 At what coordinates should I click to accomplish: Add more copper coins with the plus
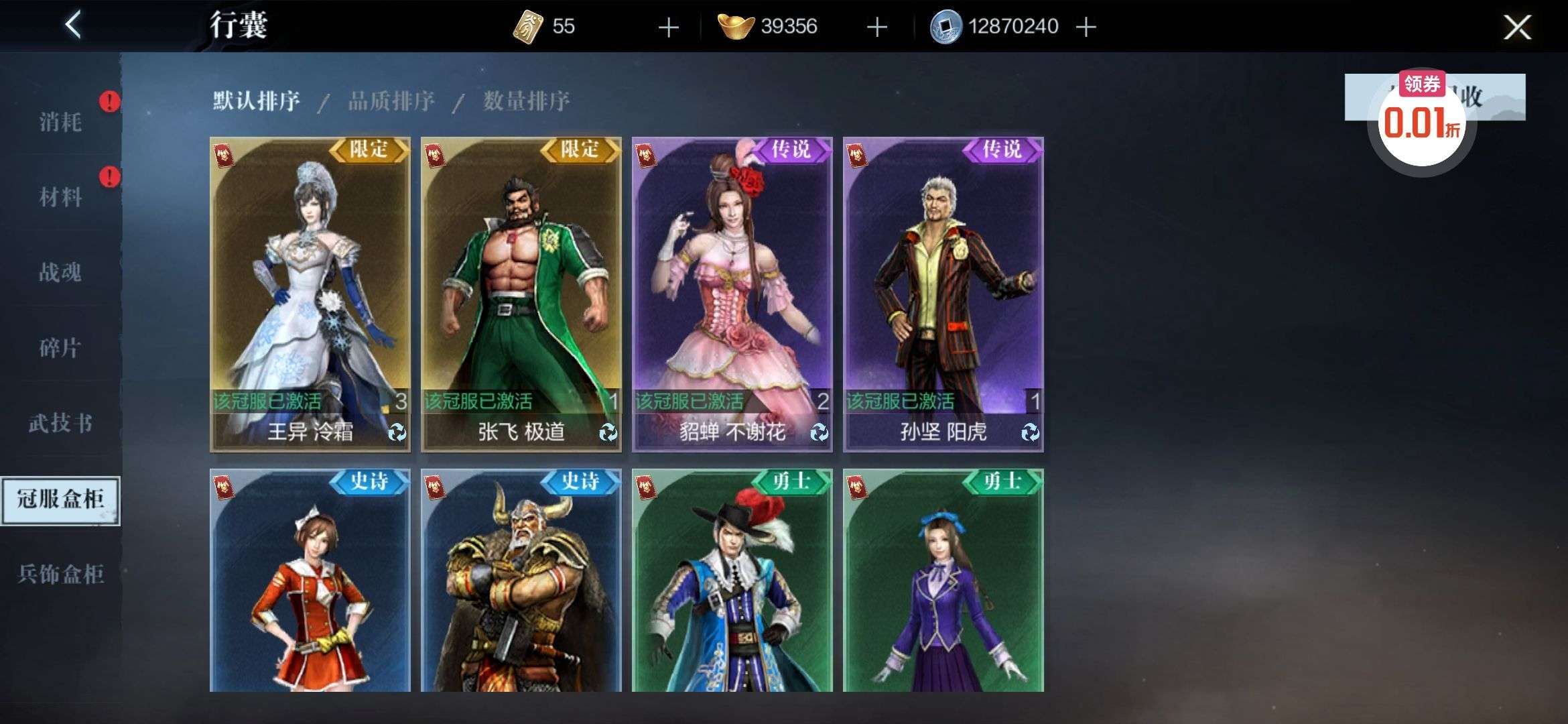pos(1086,27)
